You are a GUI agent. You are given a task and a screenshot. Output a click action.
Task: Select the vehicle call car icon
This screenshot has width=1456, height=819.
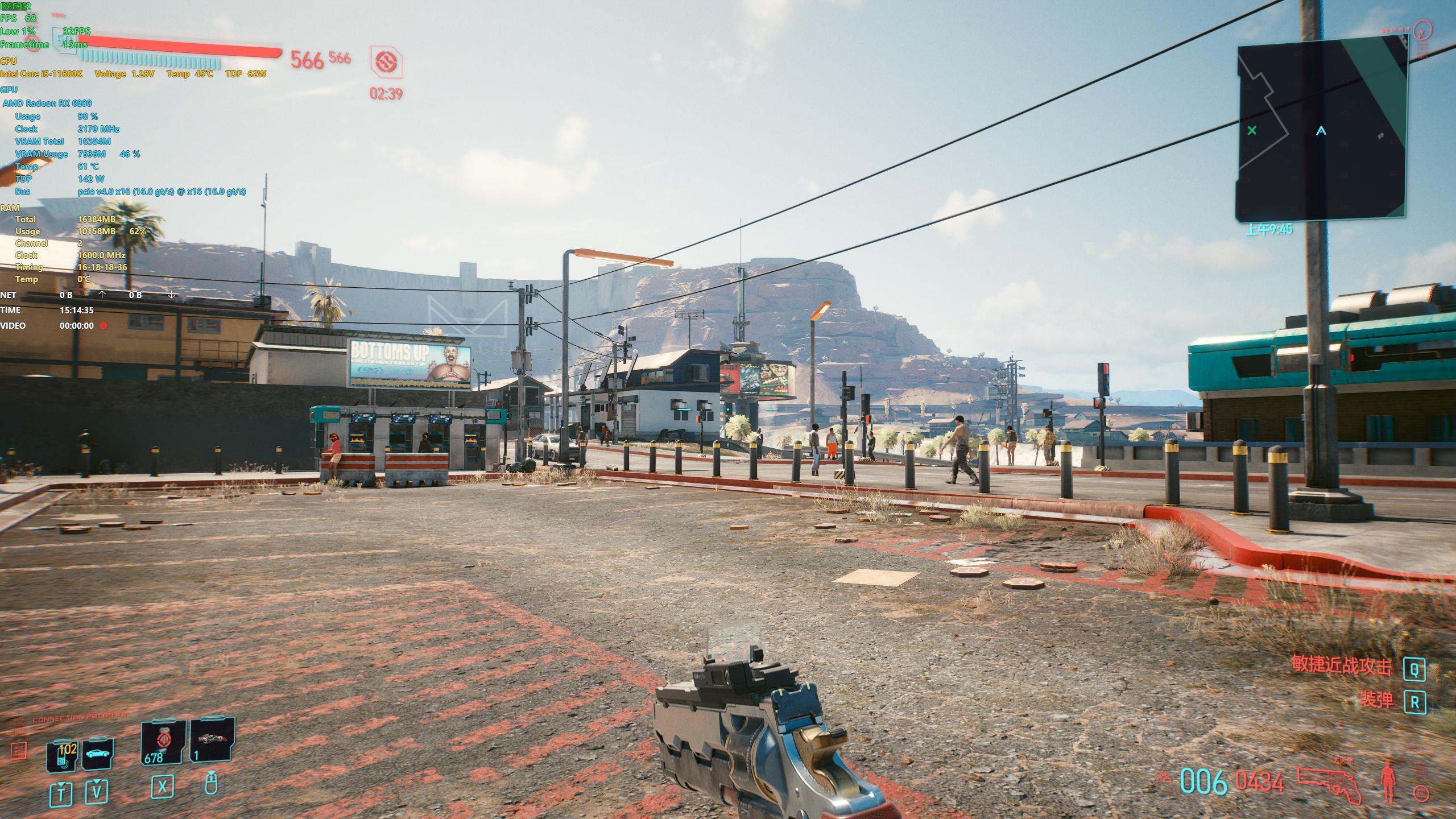98,755
